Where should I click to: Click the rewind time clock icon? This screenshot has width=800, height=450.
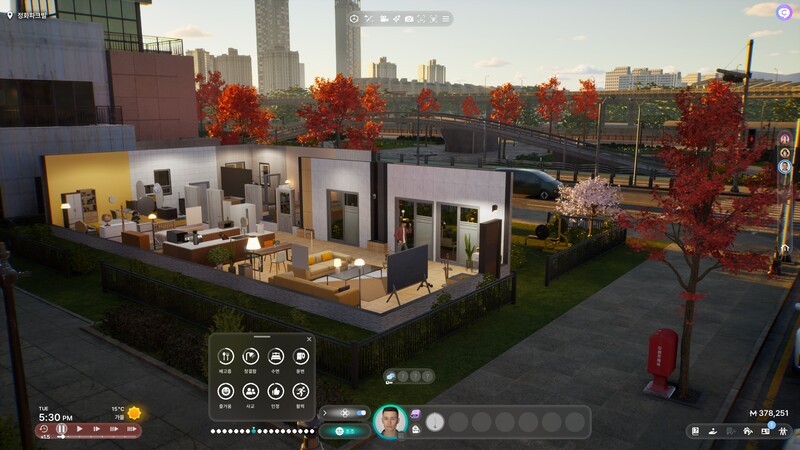[43, 429]
